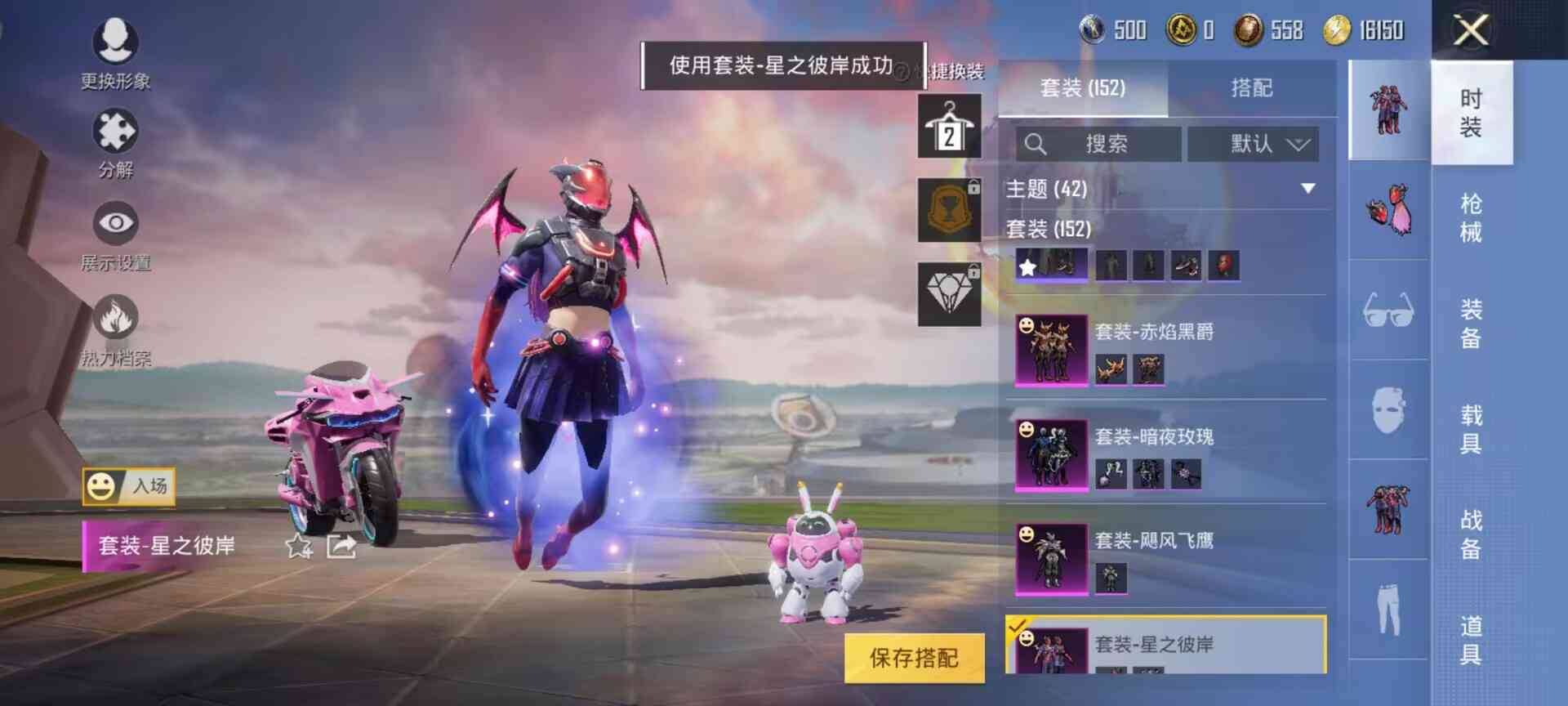The height and width of the screenshot is (706, 1568).
Task: Collapse the 主题 (42) section
Action: (x=1311, y=188)
